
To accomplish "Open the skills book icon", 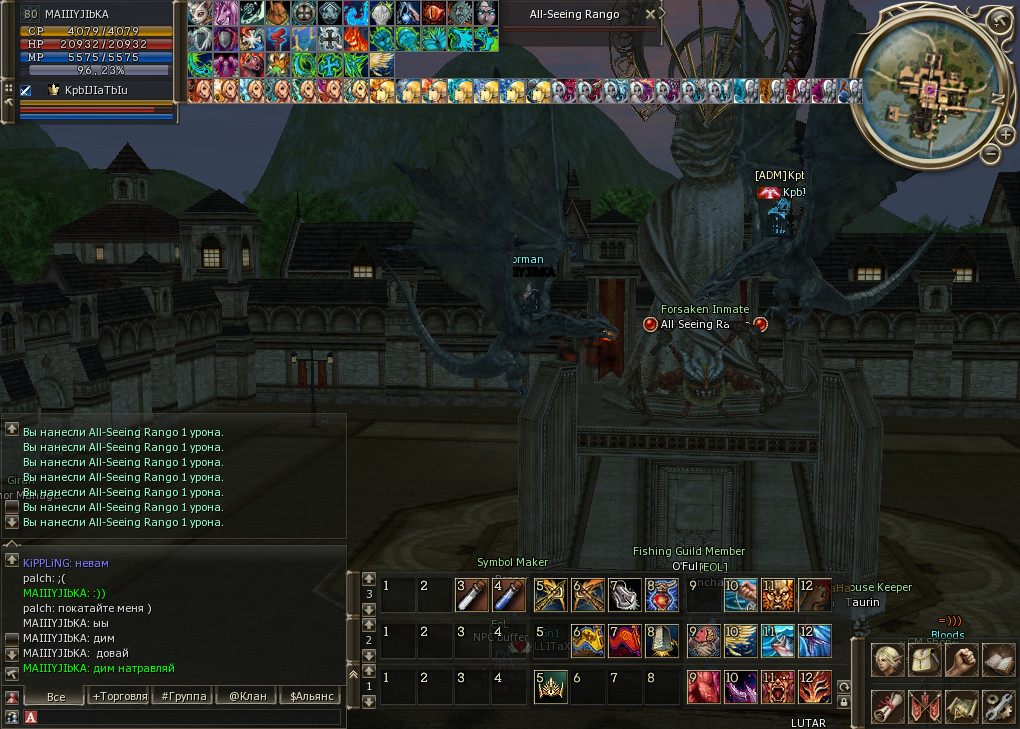I will coord(998,660).
